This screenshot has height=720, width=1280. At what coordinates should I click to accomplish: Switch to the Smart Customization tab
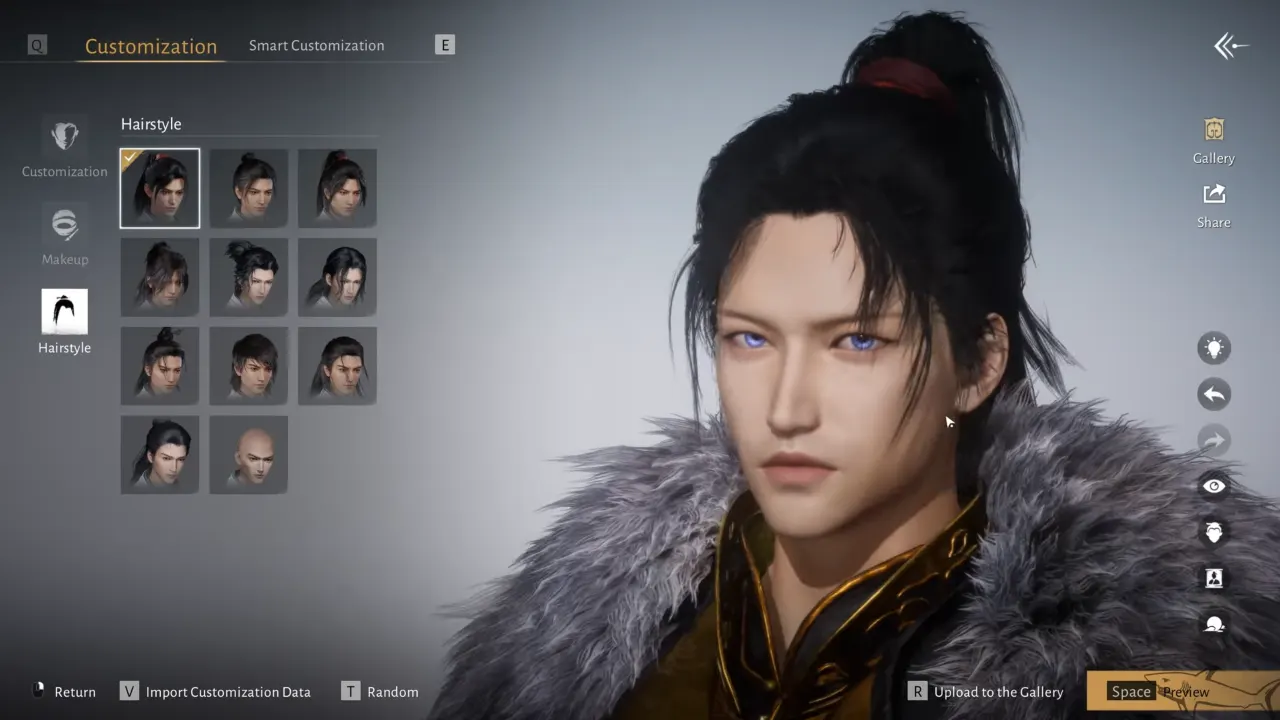click(x=316, y=45)
